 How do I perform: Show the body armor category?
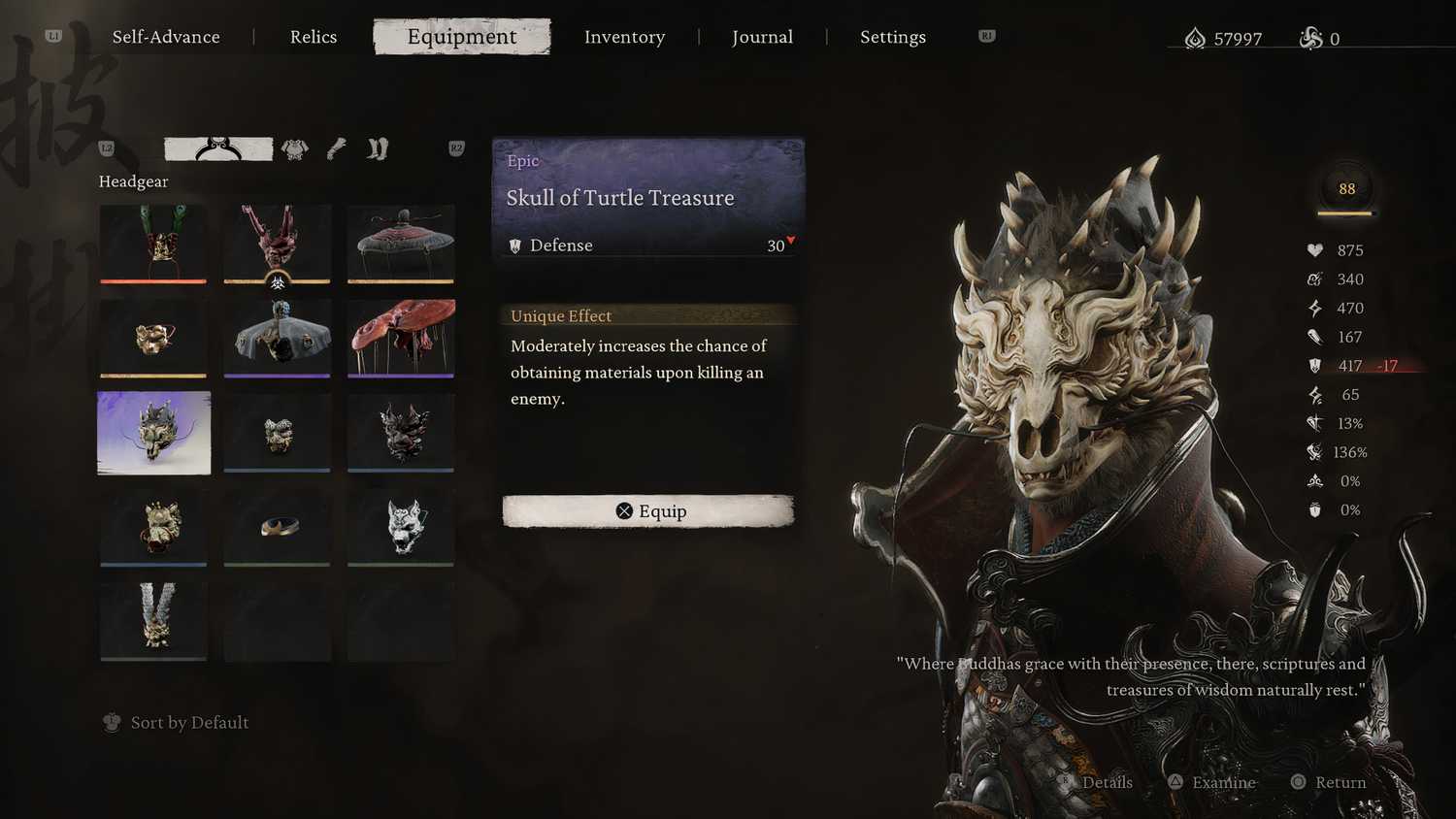point(295,148)
